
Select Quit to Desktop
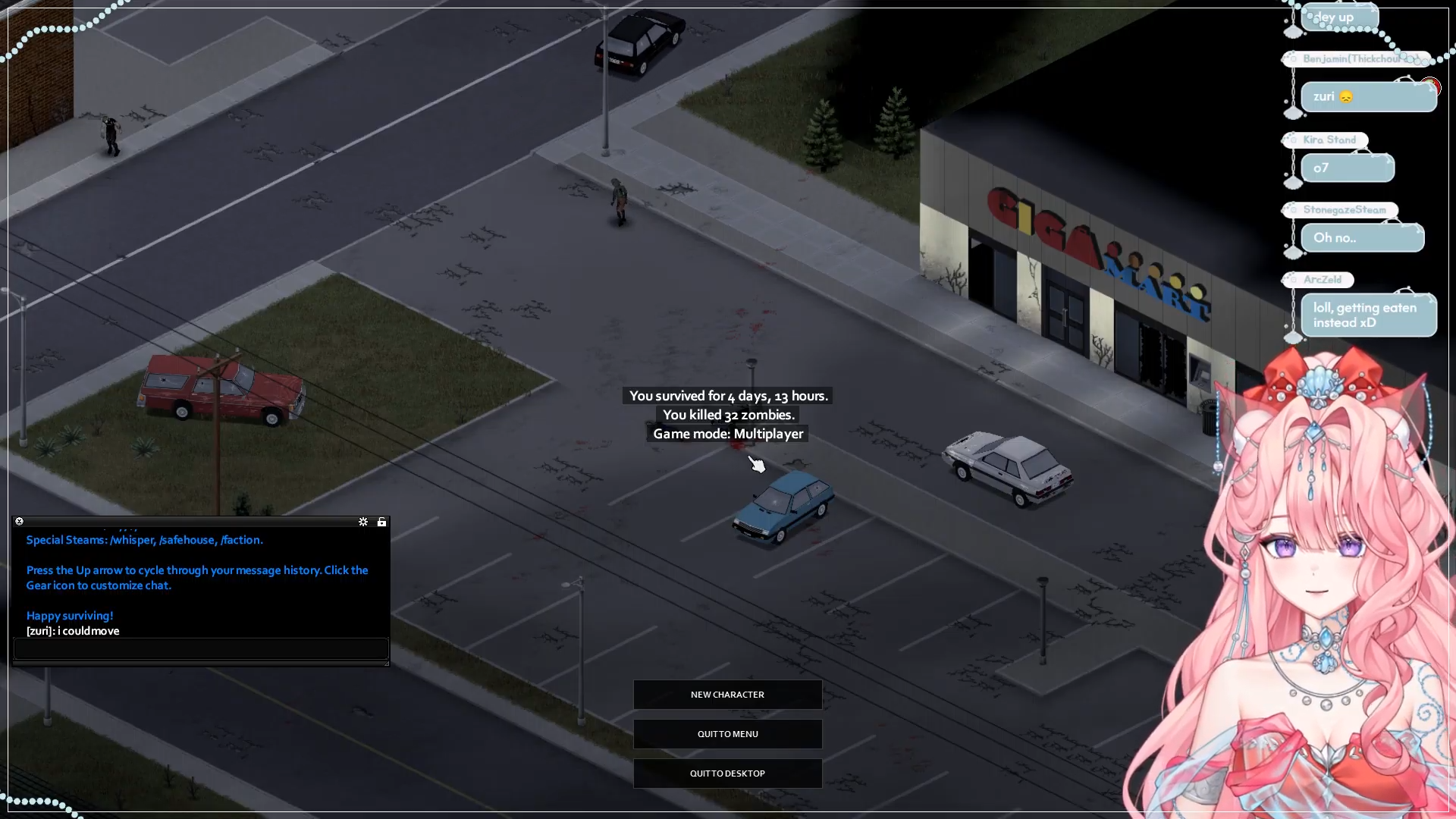click(727, 773)
